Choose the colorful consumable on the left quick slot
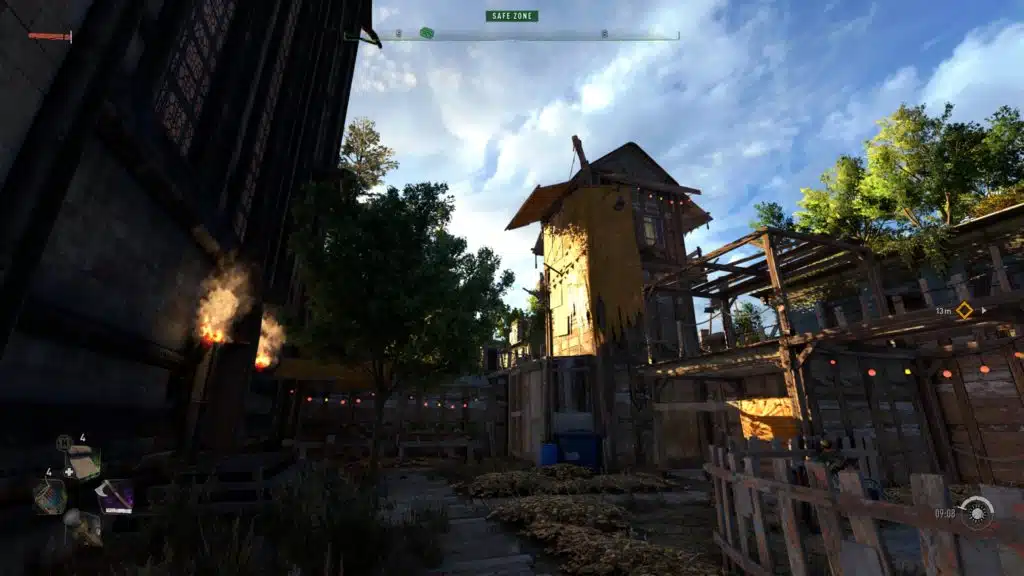This screenshot has height=576, width=1024. 49,496
